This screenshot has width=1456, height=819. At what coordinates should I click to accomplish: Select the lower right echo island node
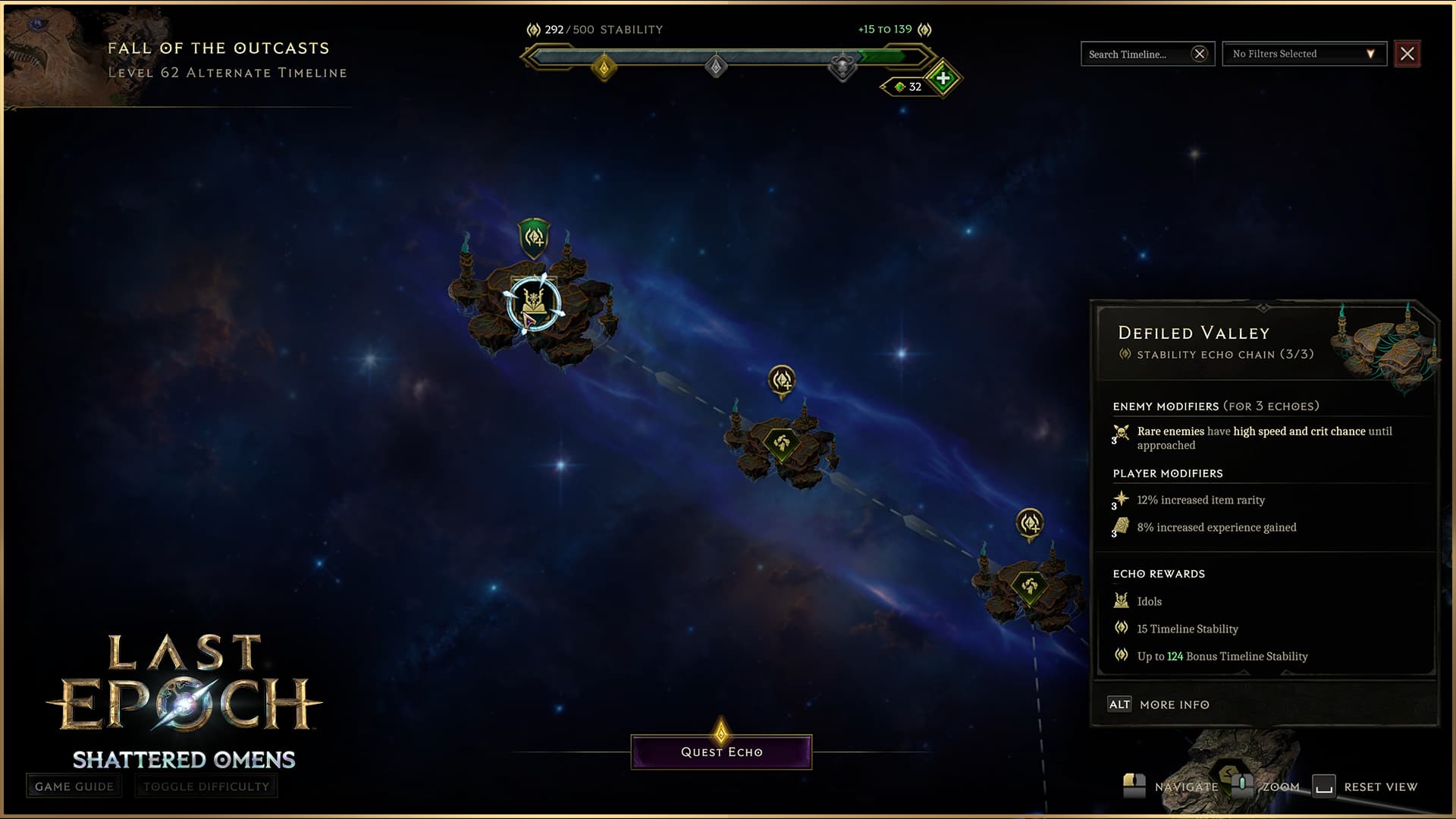pyautogui.click(x=1029, y=586)
